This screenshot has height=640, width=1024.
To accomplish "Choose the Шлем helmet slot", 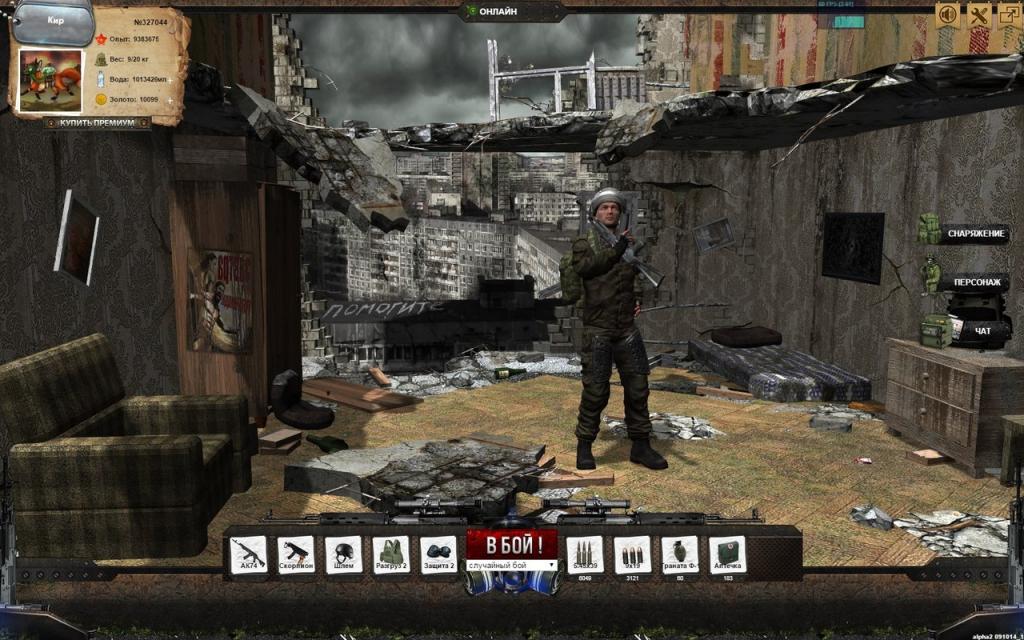I will click(343, 554).
